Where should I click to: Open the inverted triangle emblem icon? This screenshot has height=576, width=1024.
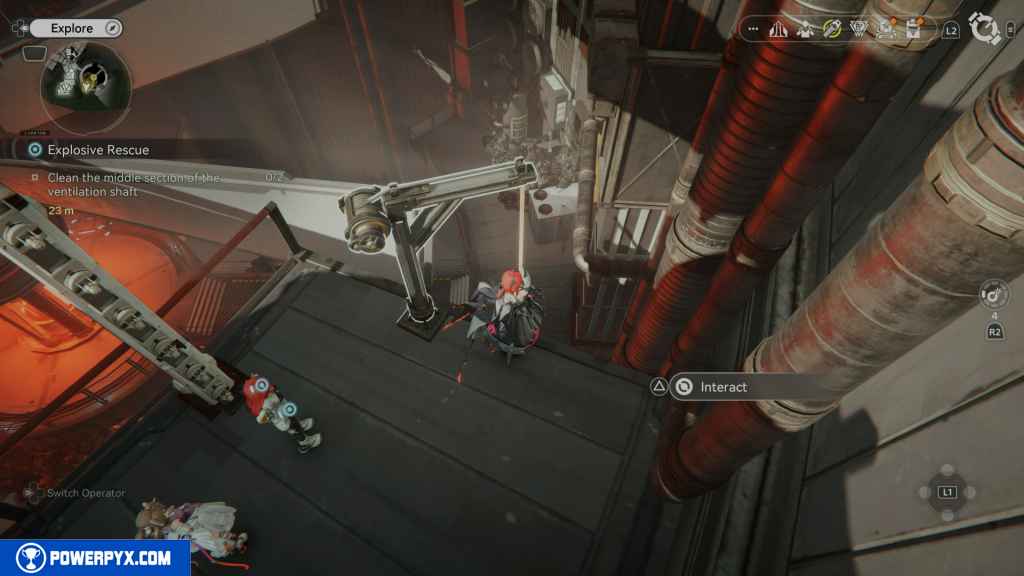point(858,29)
